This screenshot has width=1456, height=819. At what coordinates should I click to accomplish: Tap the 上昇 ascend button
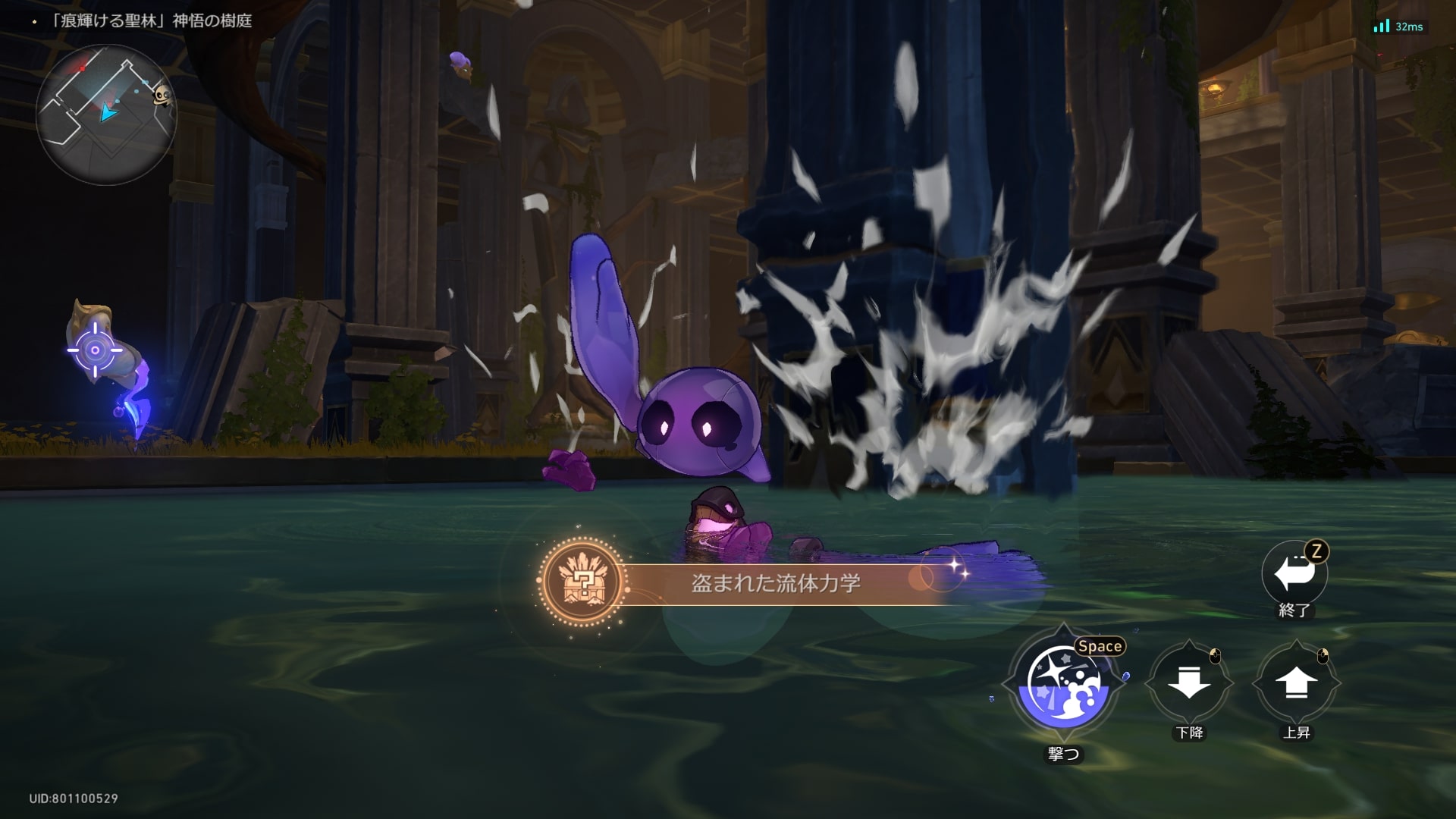(1296, 683)
